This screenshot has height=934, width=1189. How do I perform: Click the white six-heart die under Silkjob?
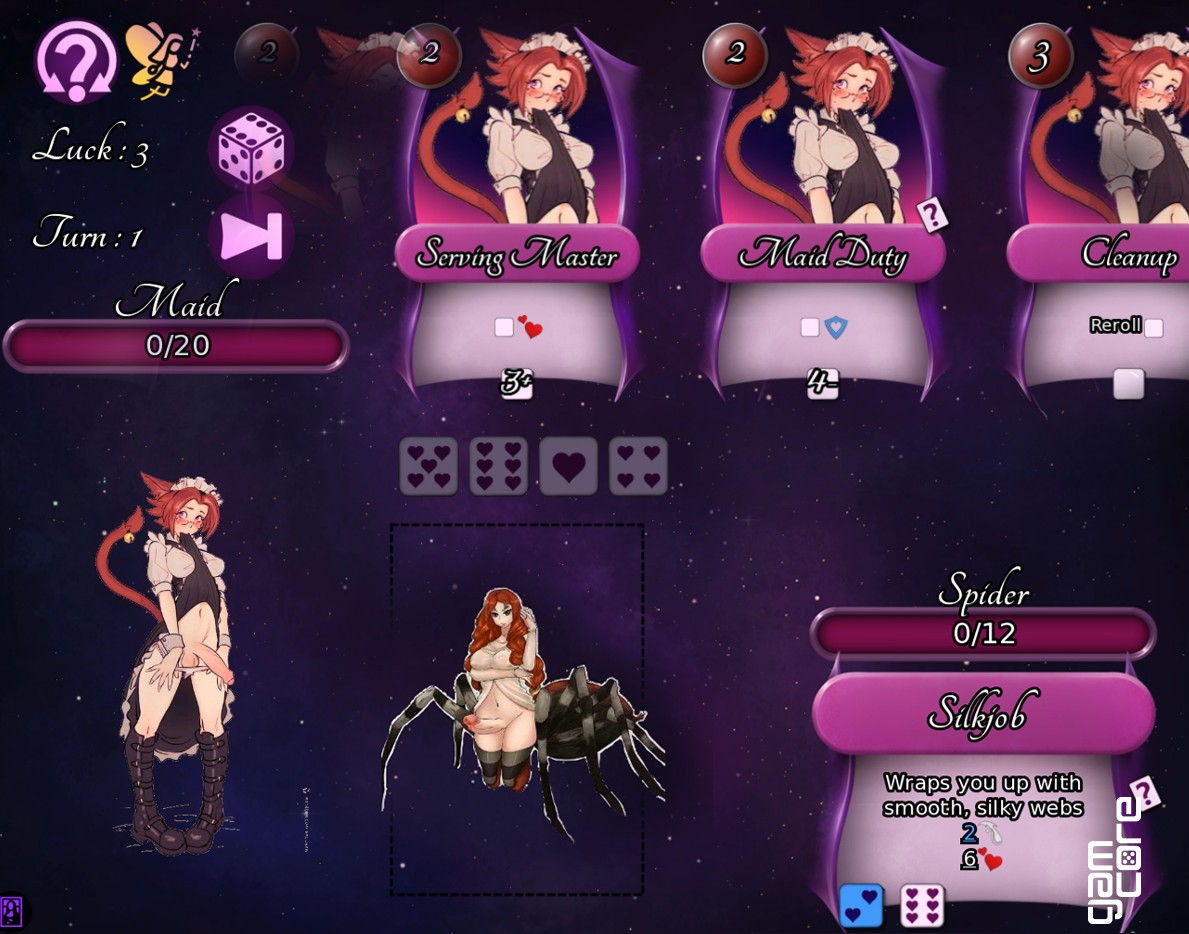(922, 905)
